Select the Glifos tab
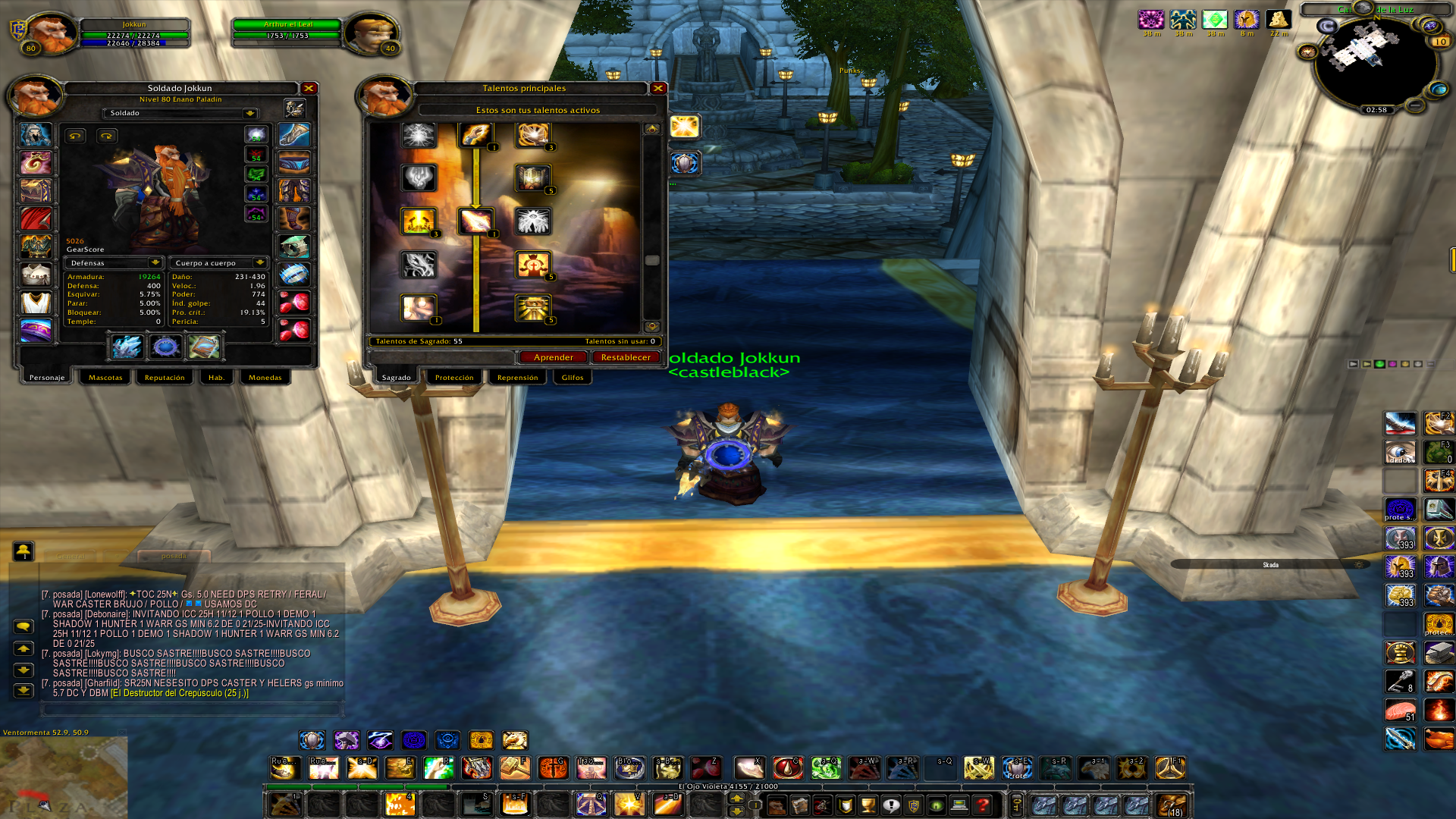The image size is (1456, 819). (x=573, y=378)
